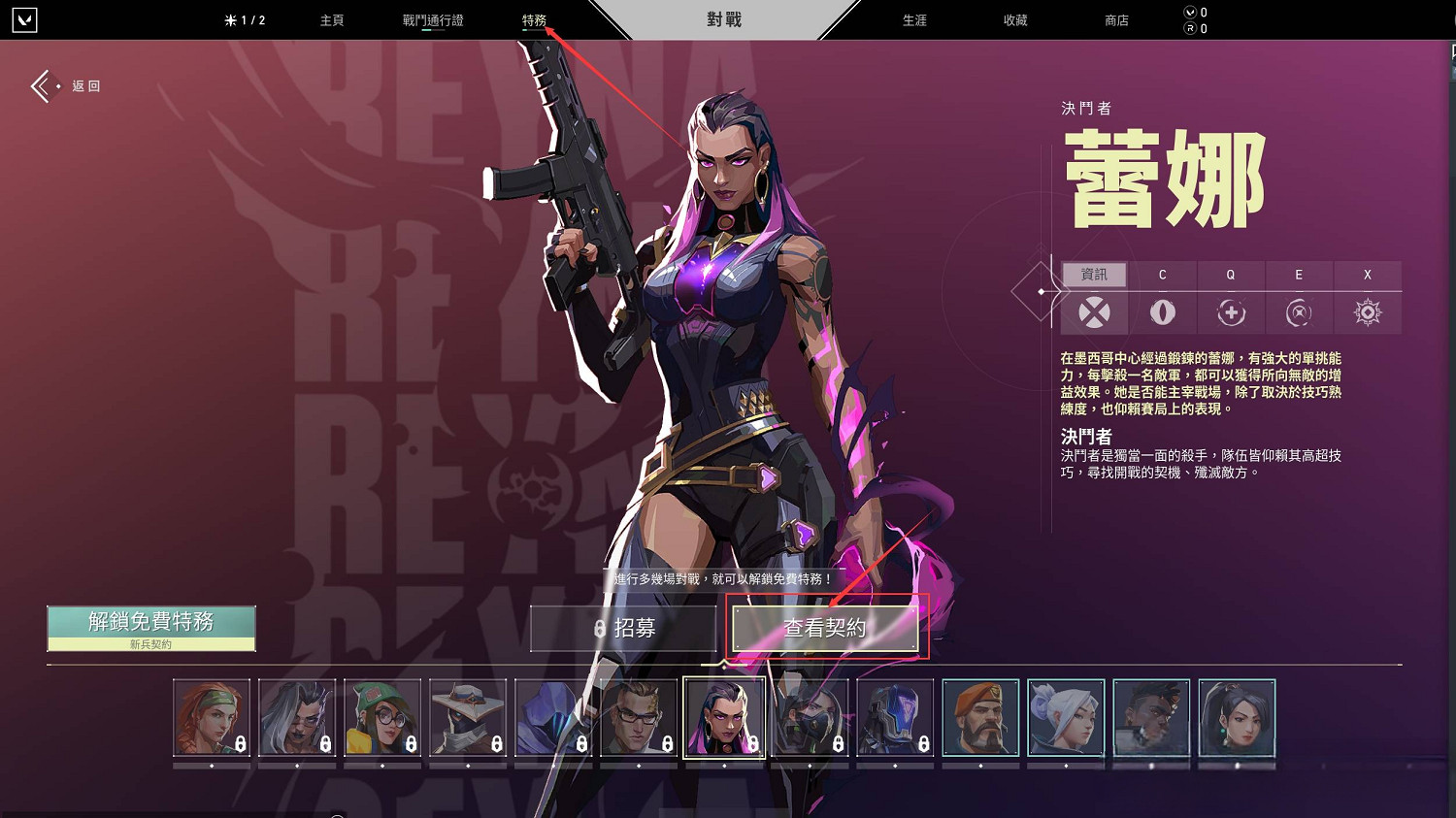Select Reyna's C ability Leer icon

click(x=1162, y=312)
